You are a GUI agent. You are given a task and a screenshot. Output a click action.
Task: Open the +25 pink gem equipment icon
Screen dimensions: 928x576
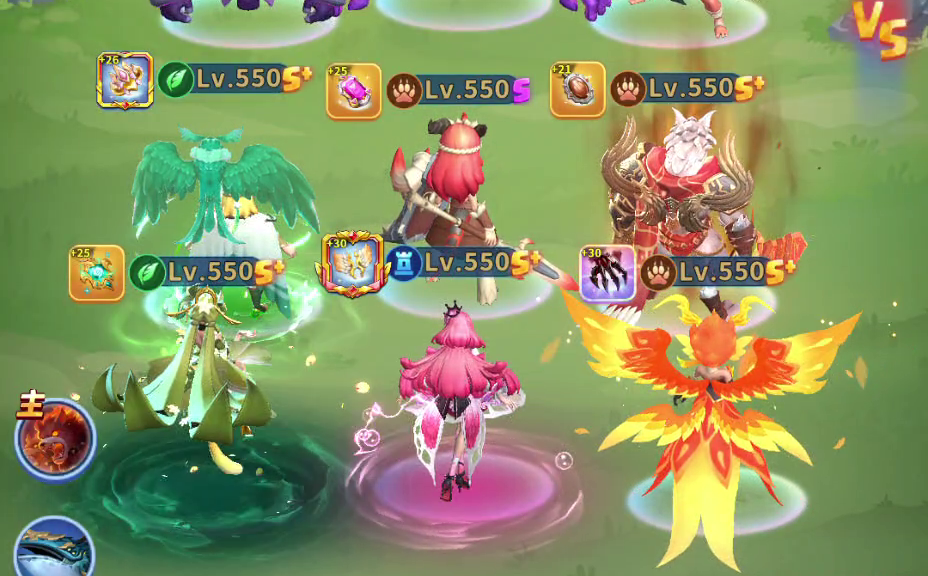point(354,91)
